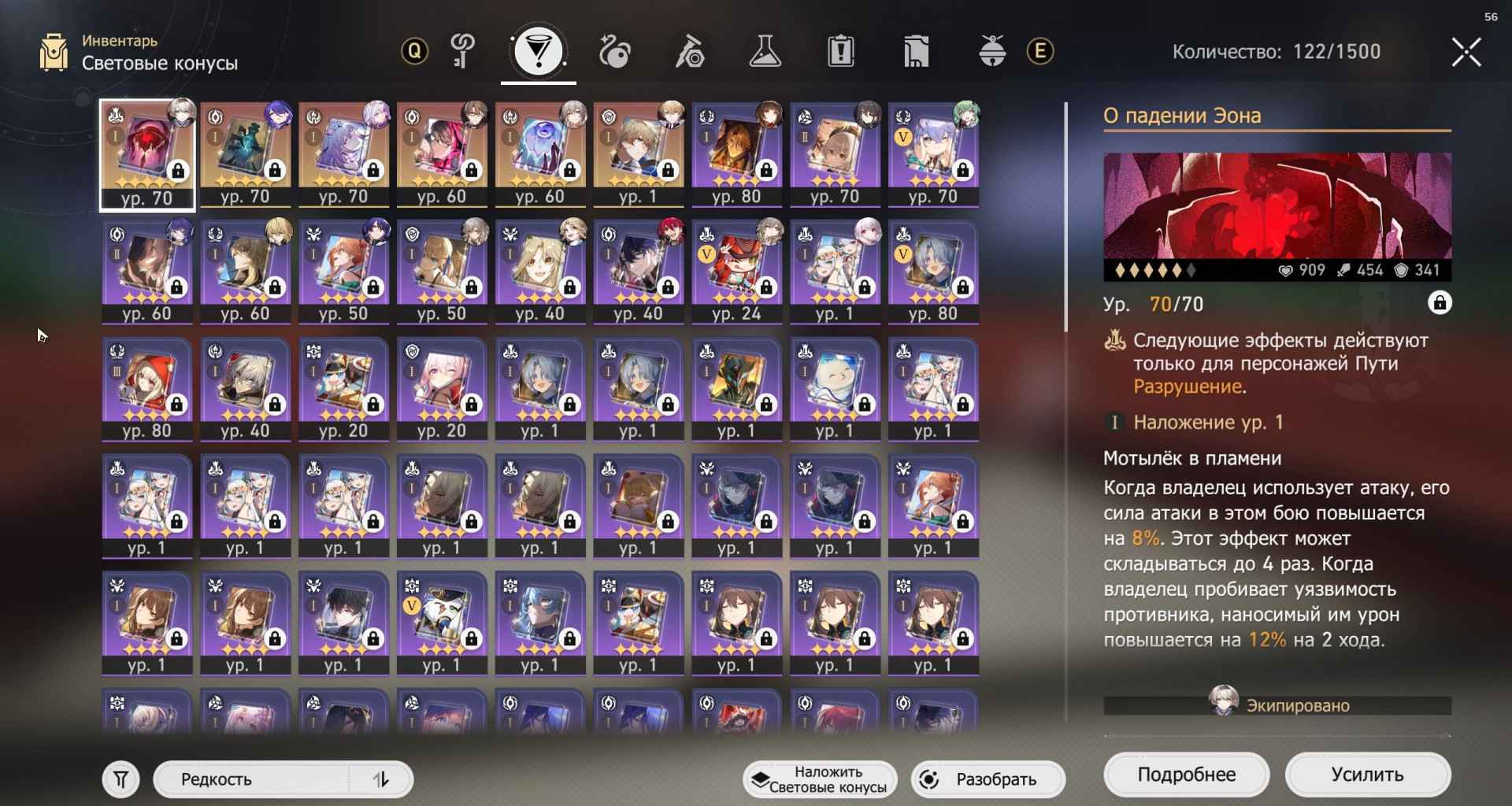The height and width of the screenshot is (806, 1512).
Task: Open the Materials category with the pickaxe icon
Action: tap(689, 51)
